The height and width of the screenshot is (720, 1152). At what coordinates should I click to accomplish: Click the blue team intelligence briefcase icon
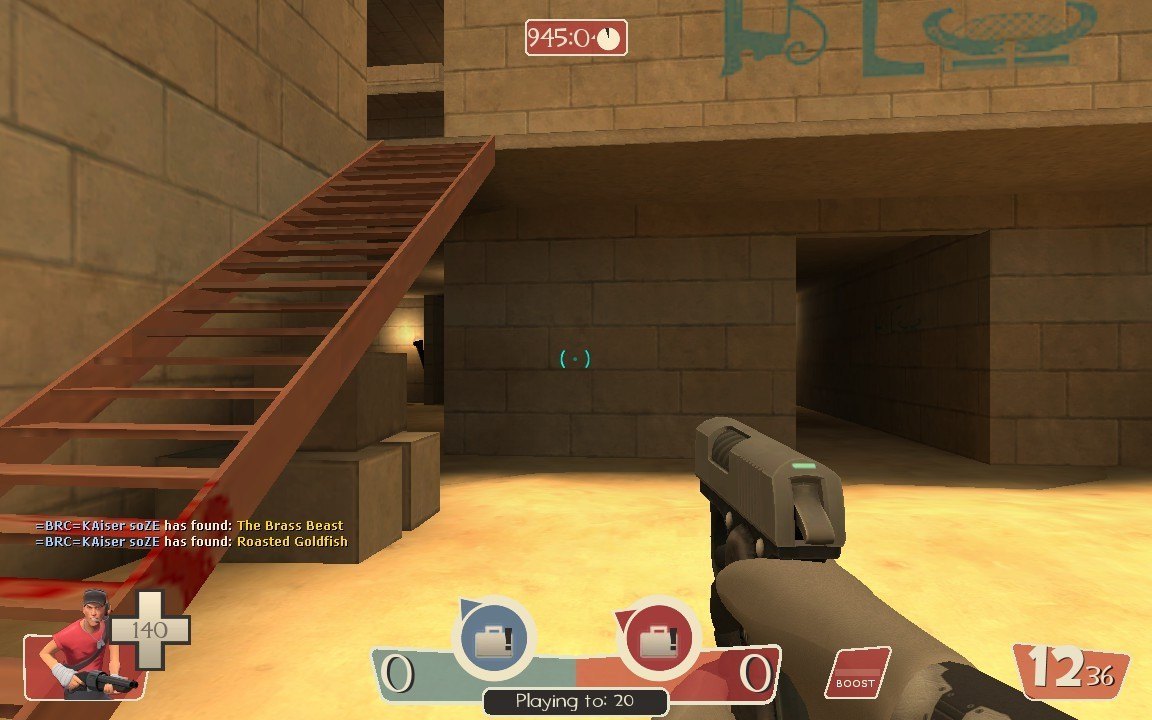[x=493, y=640]
